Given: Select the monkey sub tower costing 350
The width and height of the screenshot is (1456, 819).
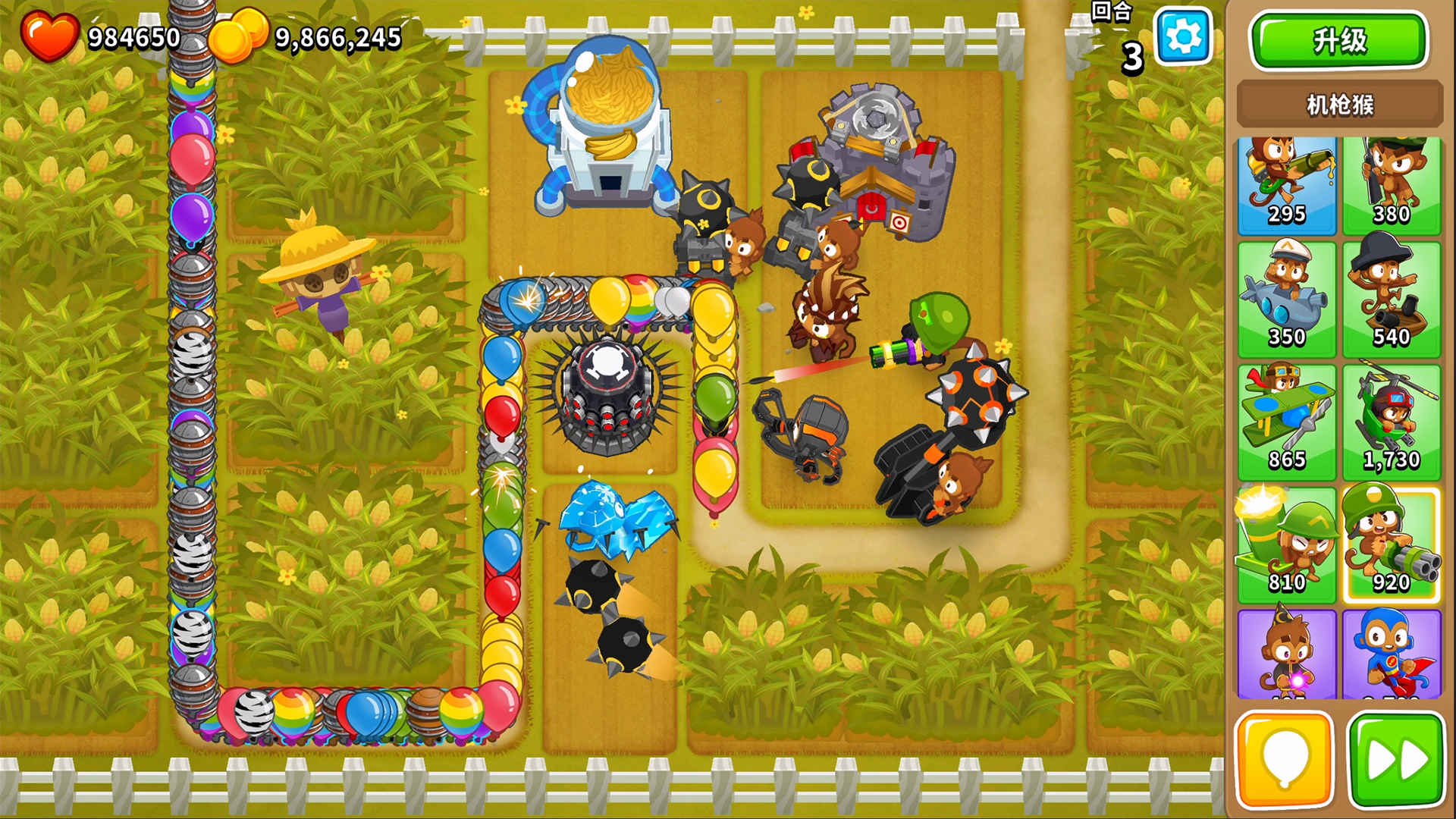Looking at the screenshot, I should tap(1287, 300).
